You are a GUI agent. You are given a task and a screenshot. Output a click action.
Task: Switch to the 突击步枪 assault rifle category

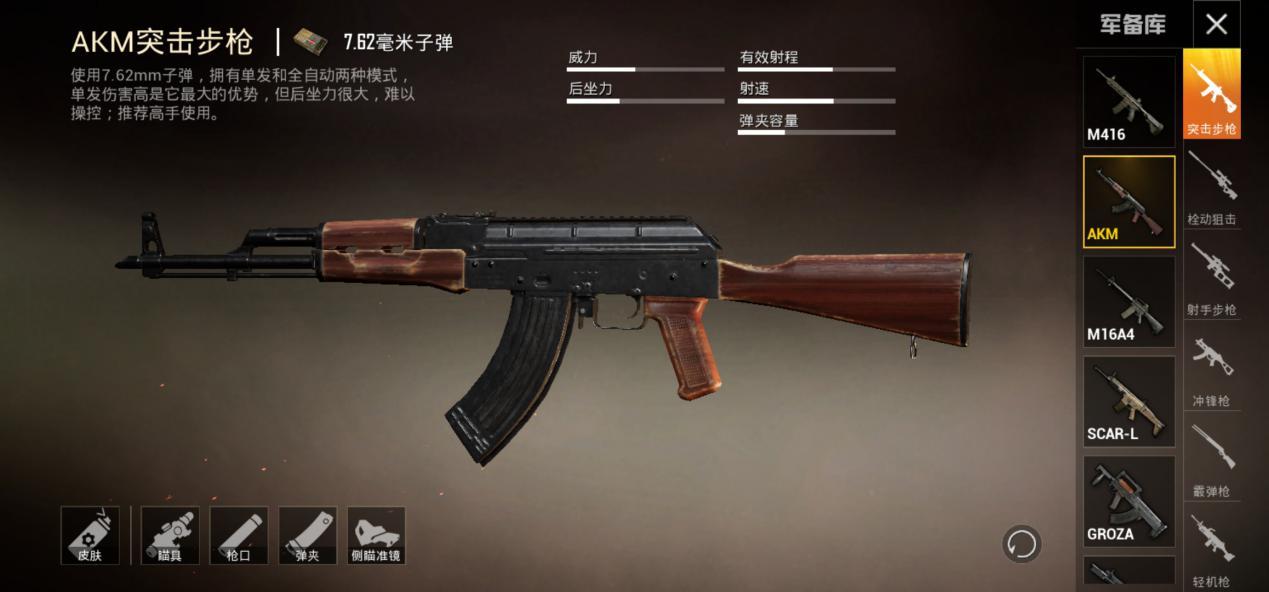pyautogui.click(x=1211, y=94)
